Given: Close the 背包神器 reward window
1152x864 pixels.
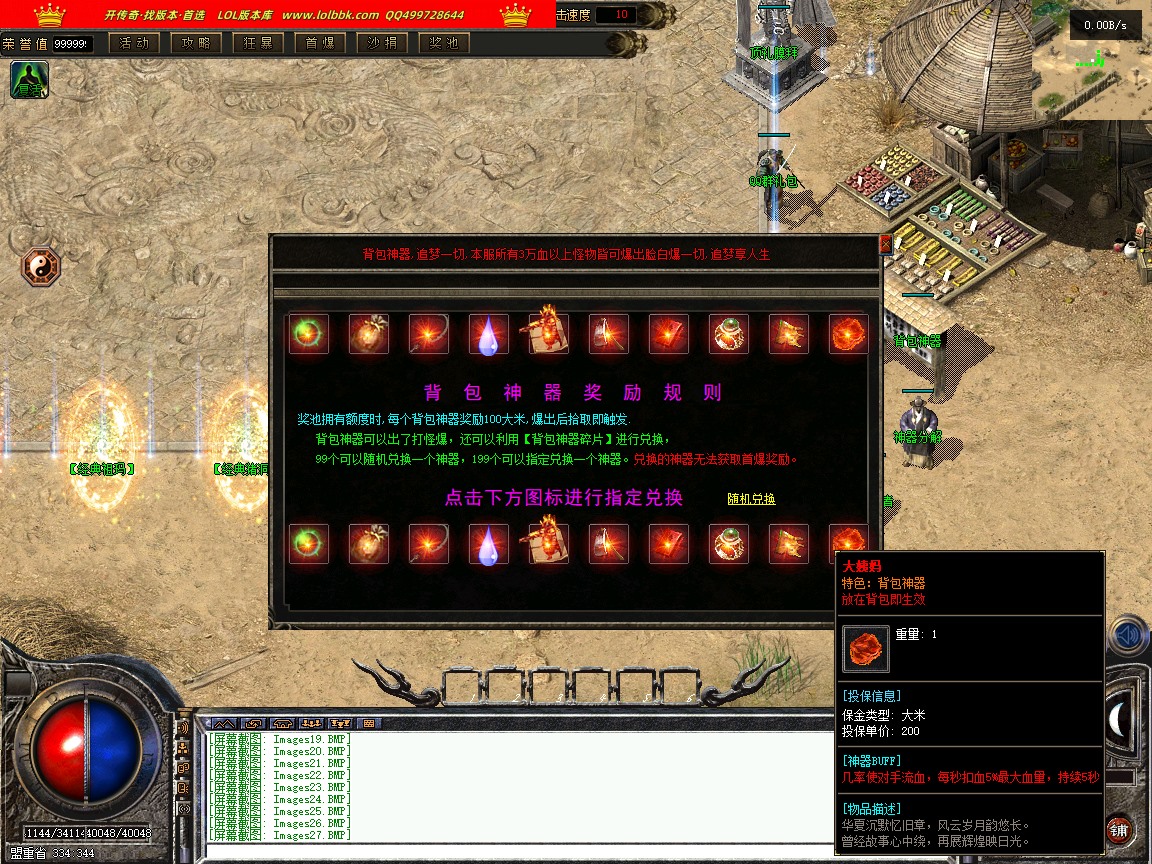Looking at the screenshot, I should [884, 244].
